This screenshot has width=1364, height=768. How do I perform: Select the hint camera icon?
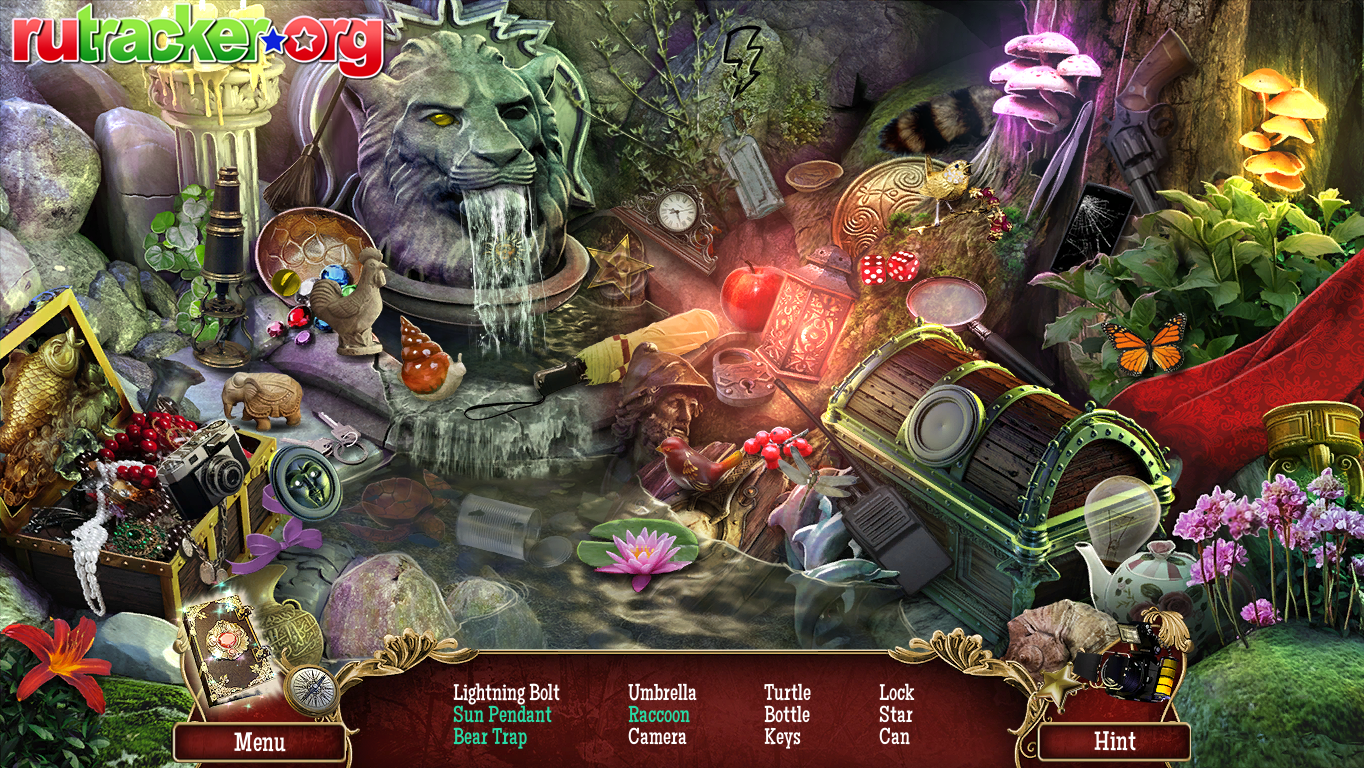(x=1135, y=659)
